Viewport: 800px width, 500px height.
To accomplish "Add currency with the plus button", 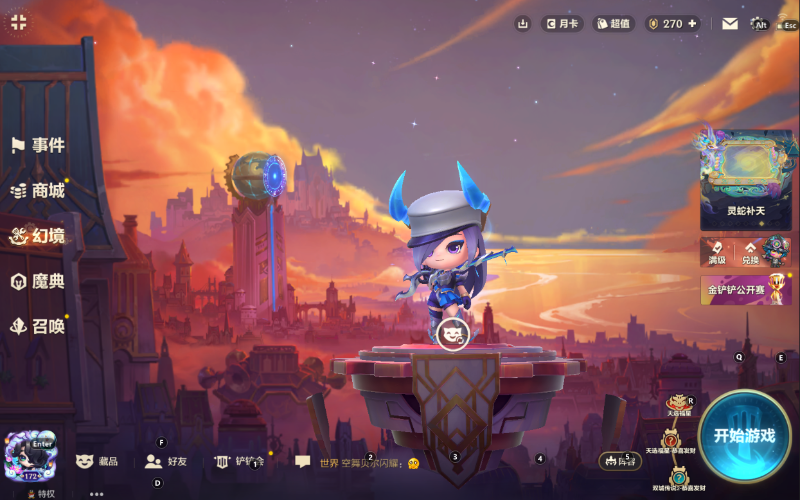I will [x=692, y=23].
